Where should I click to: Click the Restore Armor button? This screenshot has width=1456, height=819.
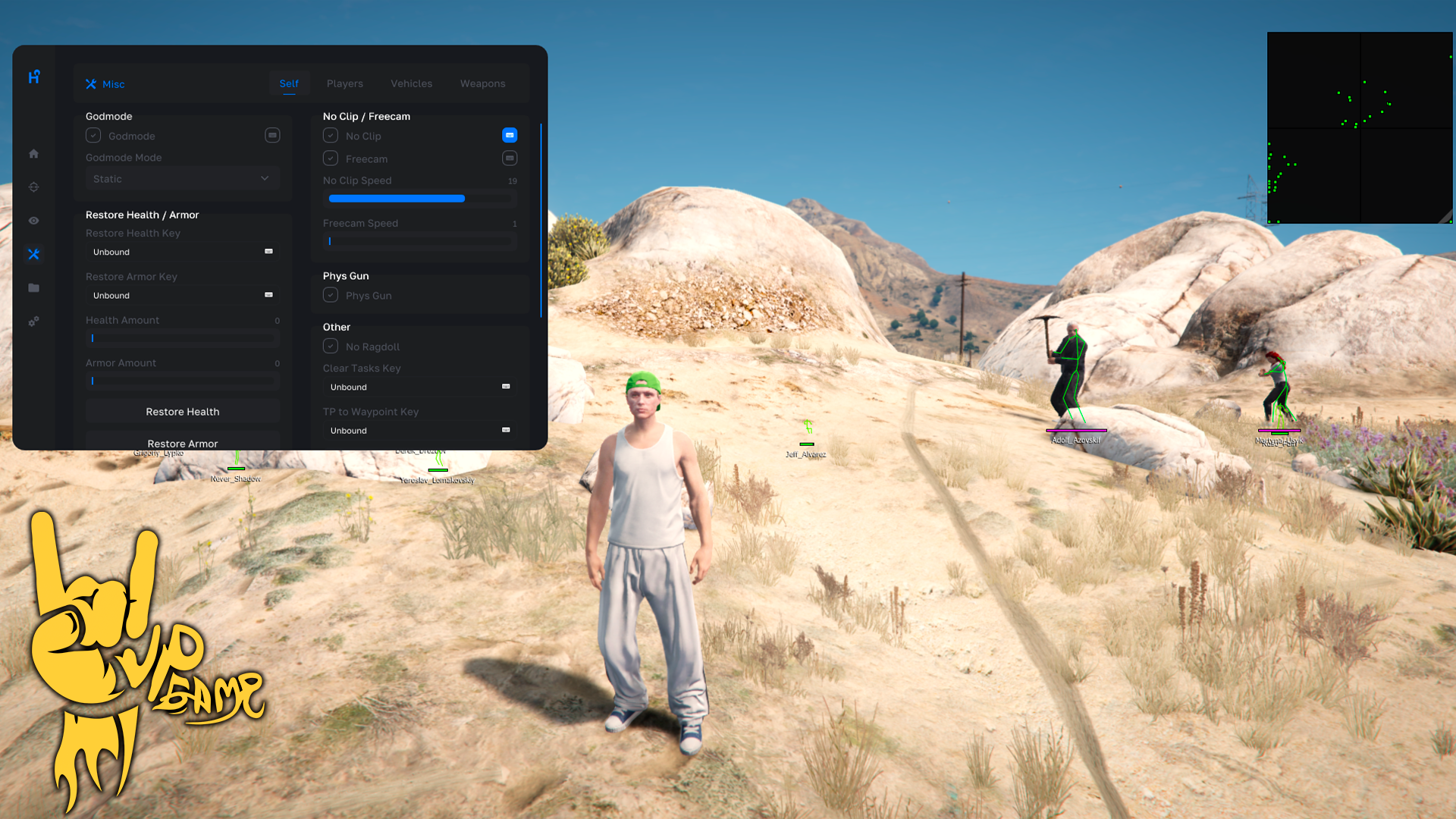tap(182, 443)
